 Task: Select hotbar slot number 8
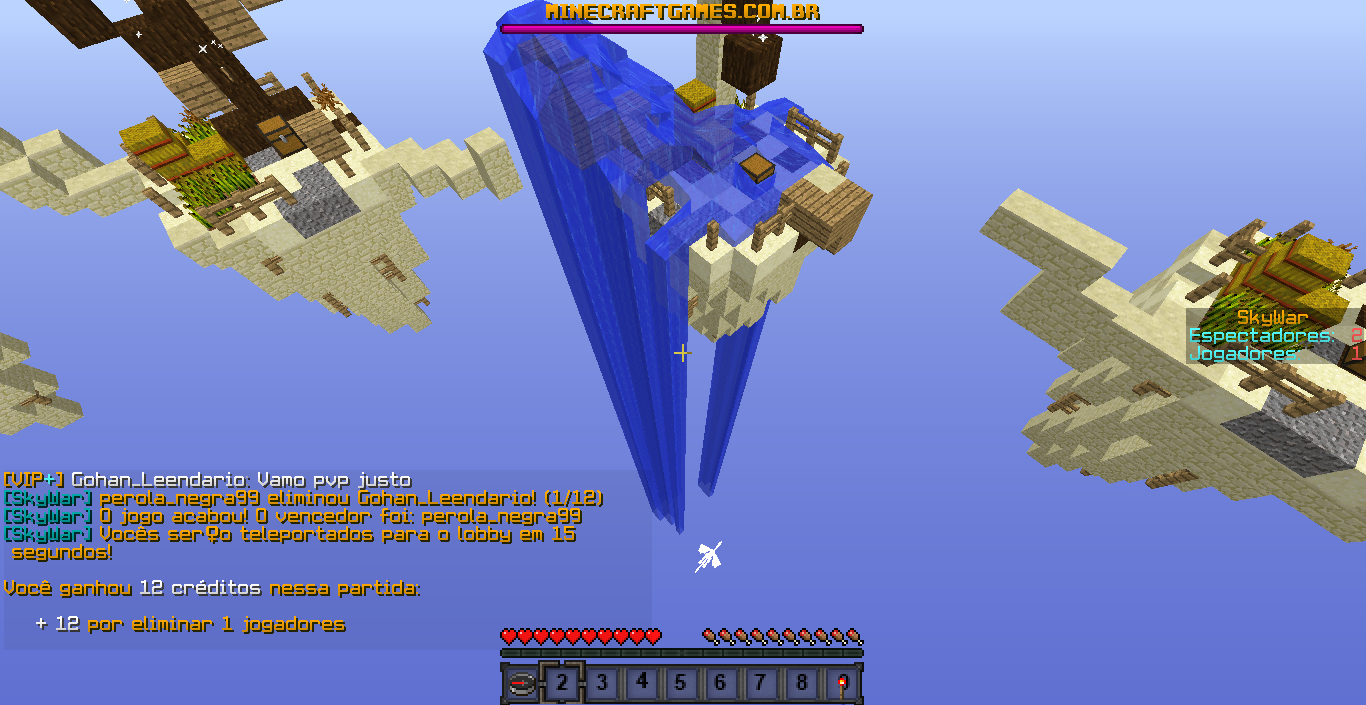[x=801, y=684]
